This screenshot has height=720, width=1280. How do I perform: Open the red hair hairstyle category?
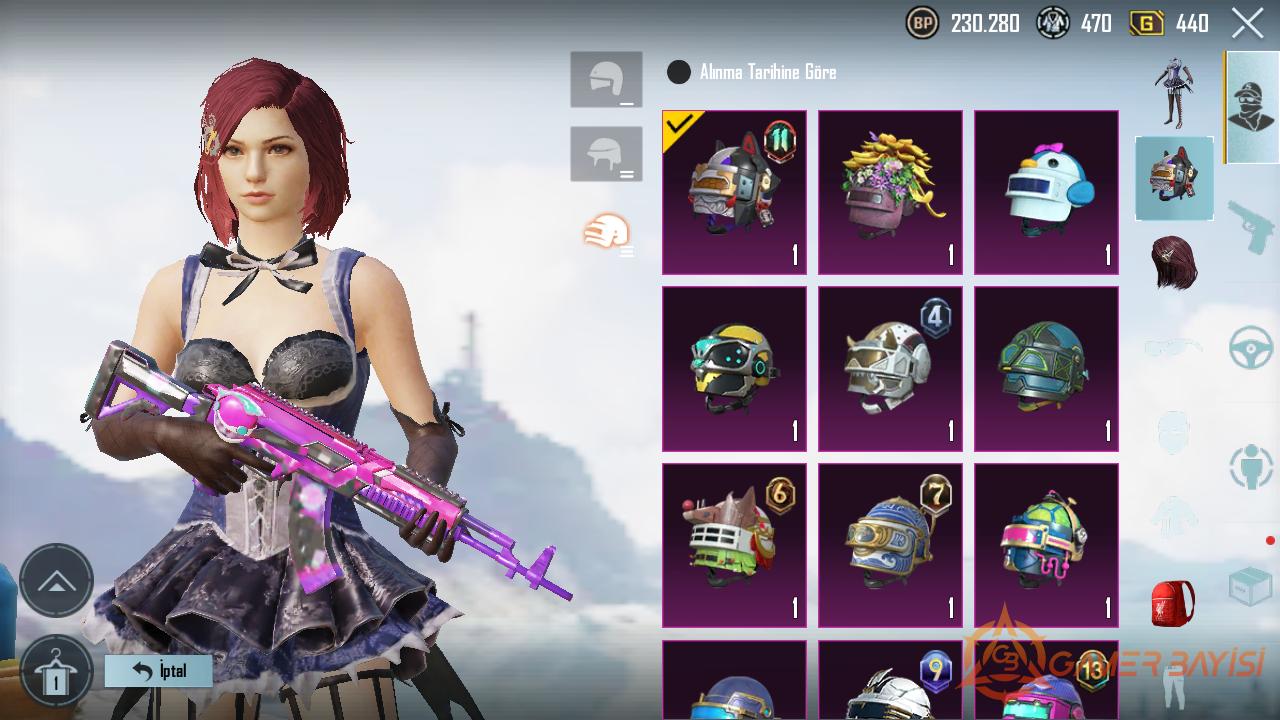1174,263
